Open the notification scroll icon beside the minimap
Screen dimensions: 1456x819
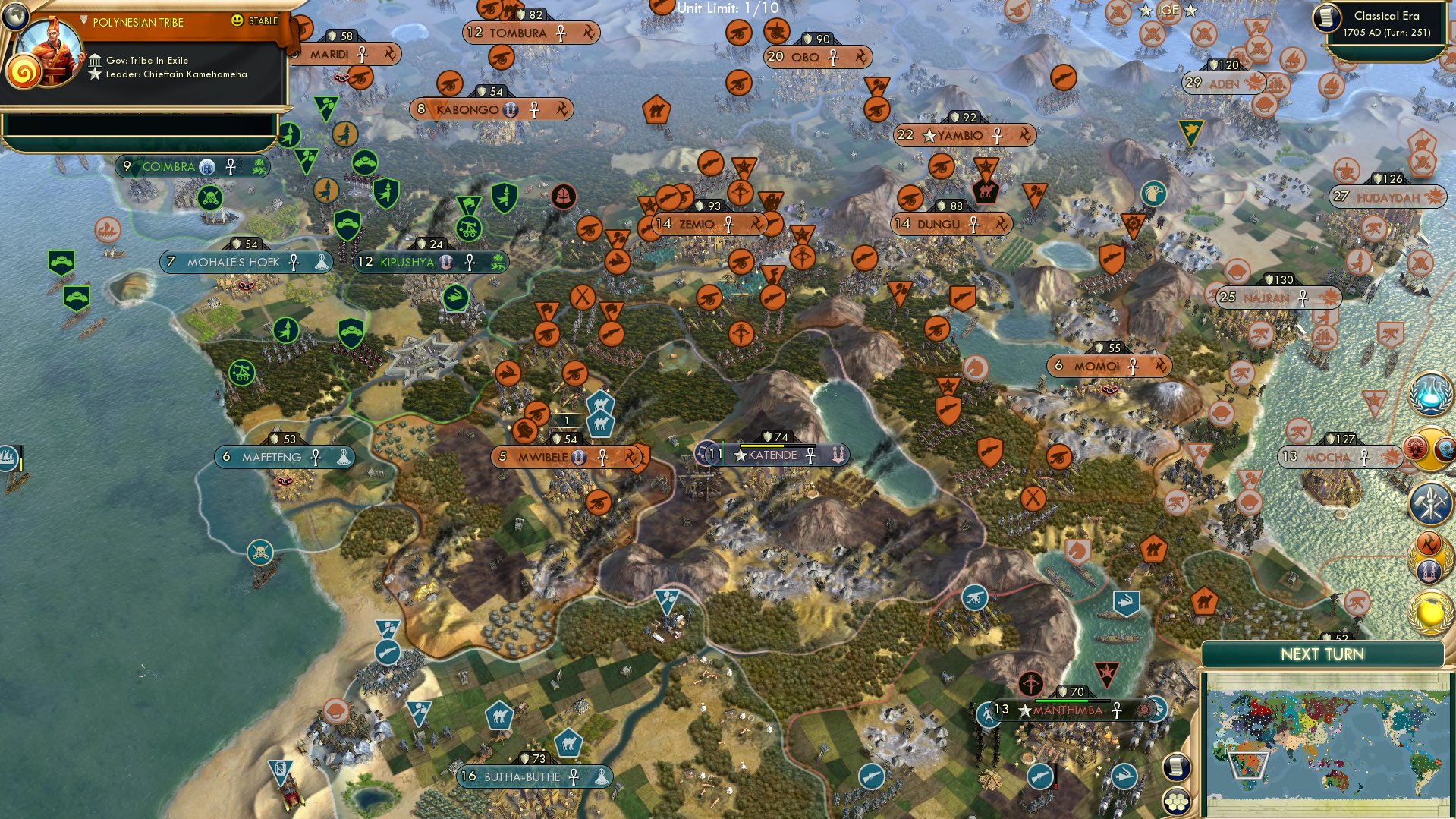(1176, 767)
